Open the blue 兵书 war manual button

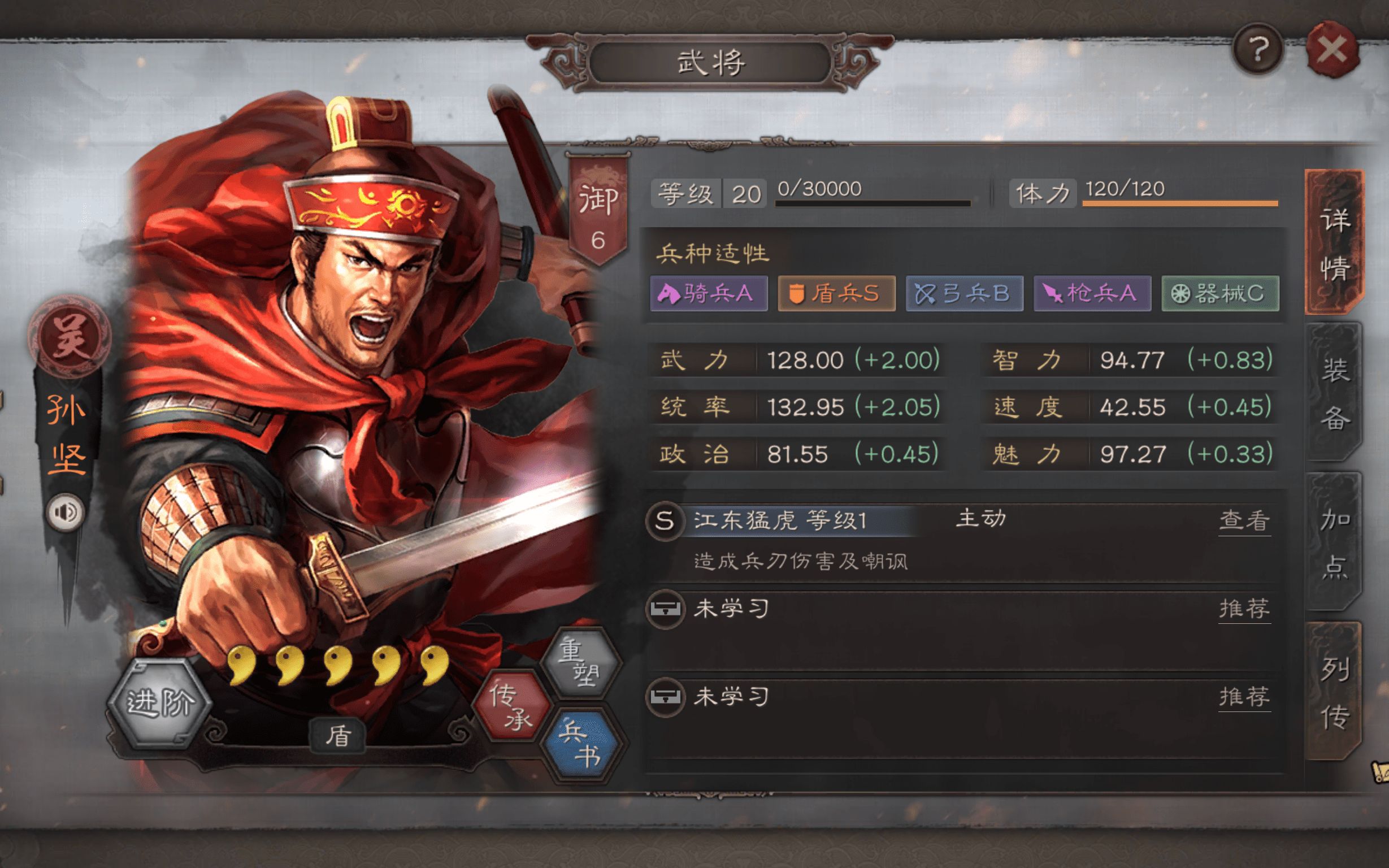click(581, 744)
